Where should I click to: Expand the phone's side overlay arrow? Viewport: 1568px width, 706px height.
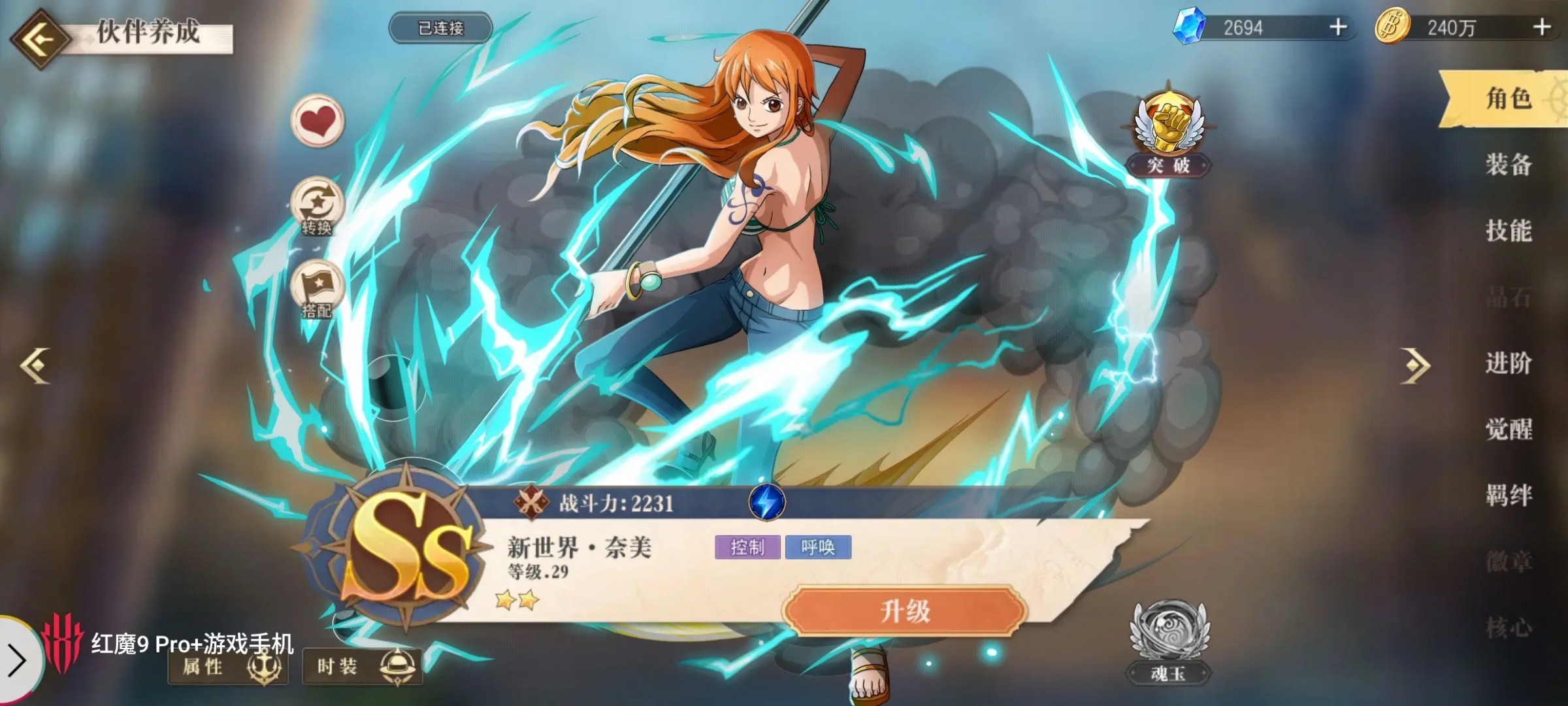tap(17, 660)
